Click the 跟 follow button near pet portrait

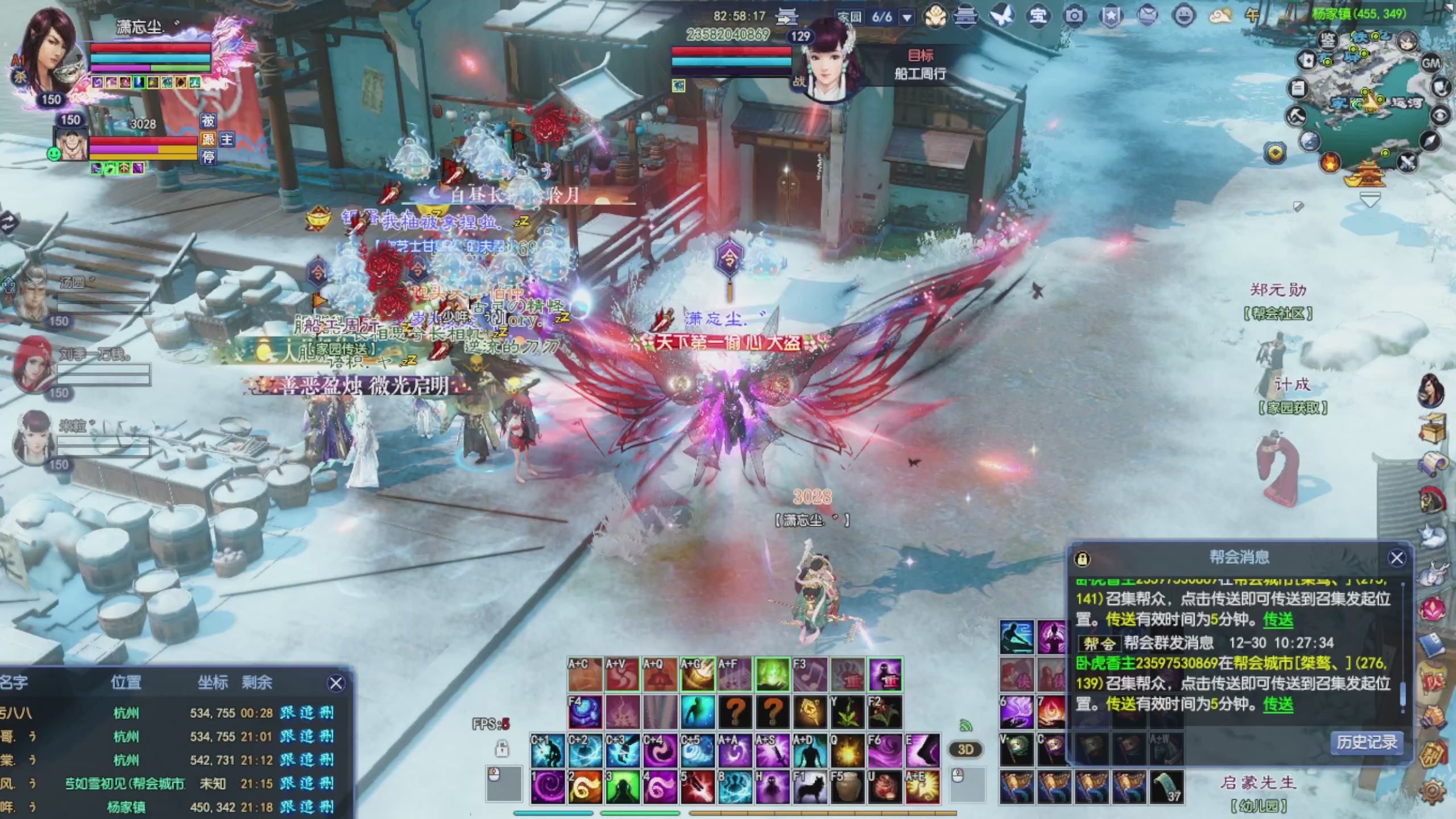click(208, 139)
